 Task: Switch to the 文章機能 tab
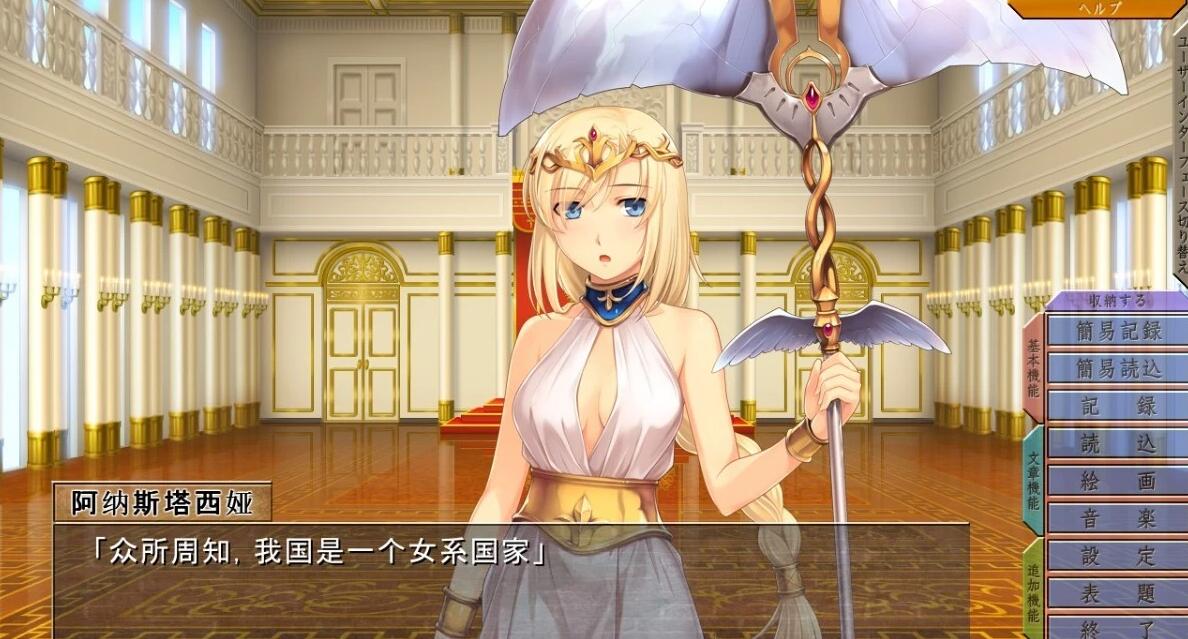pyautogui.click(x=1033, y=478)
